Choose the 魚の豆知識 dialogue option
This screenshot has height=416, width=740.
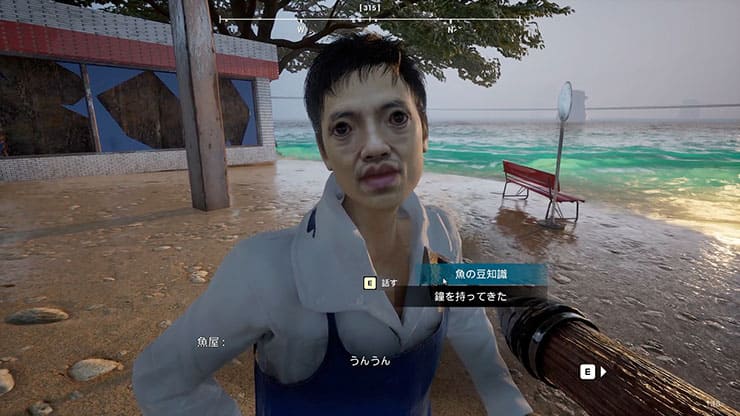(482, 275)
